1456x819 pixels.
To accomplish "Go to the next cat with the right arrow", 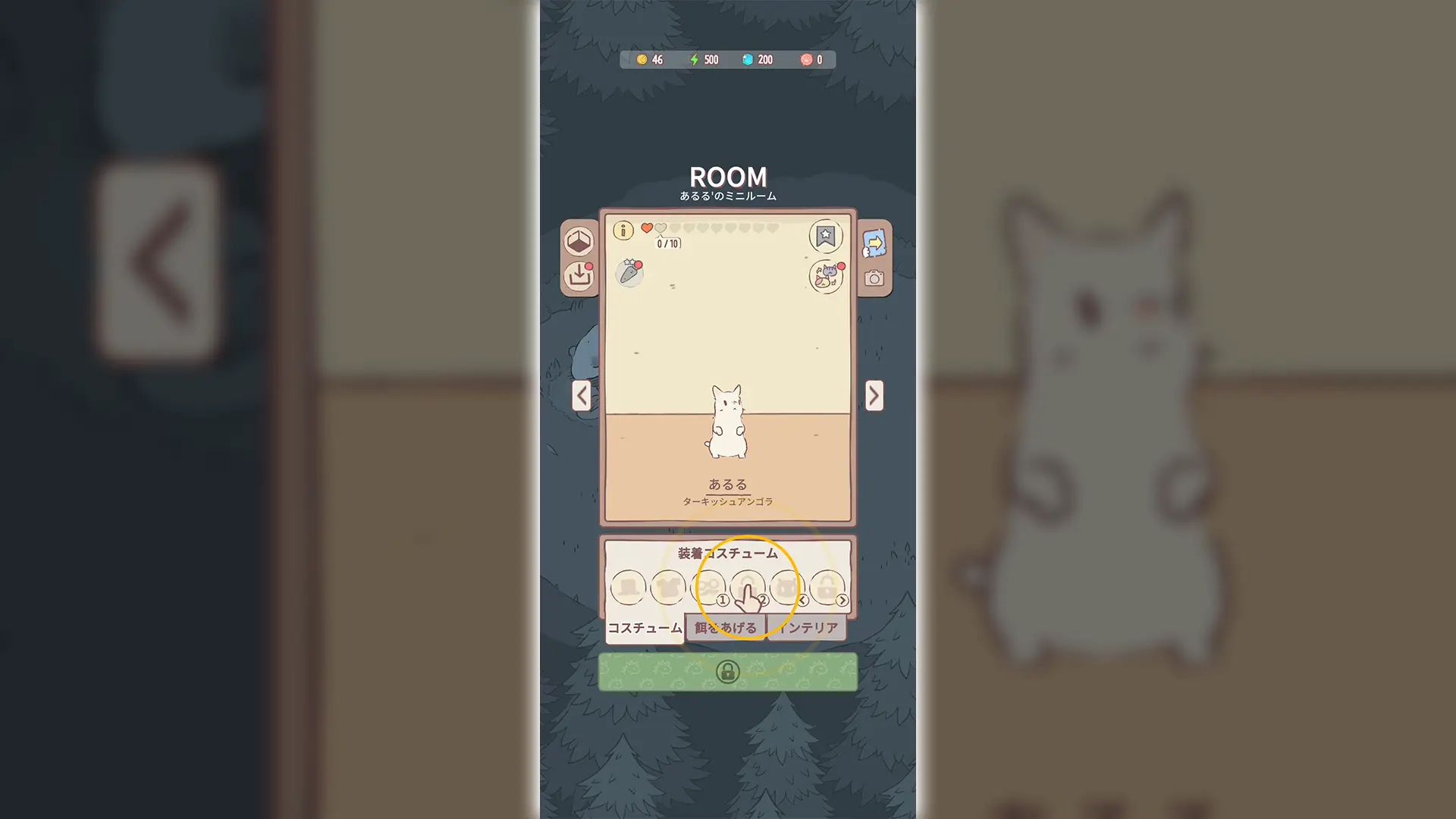I will pos(874,396).
